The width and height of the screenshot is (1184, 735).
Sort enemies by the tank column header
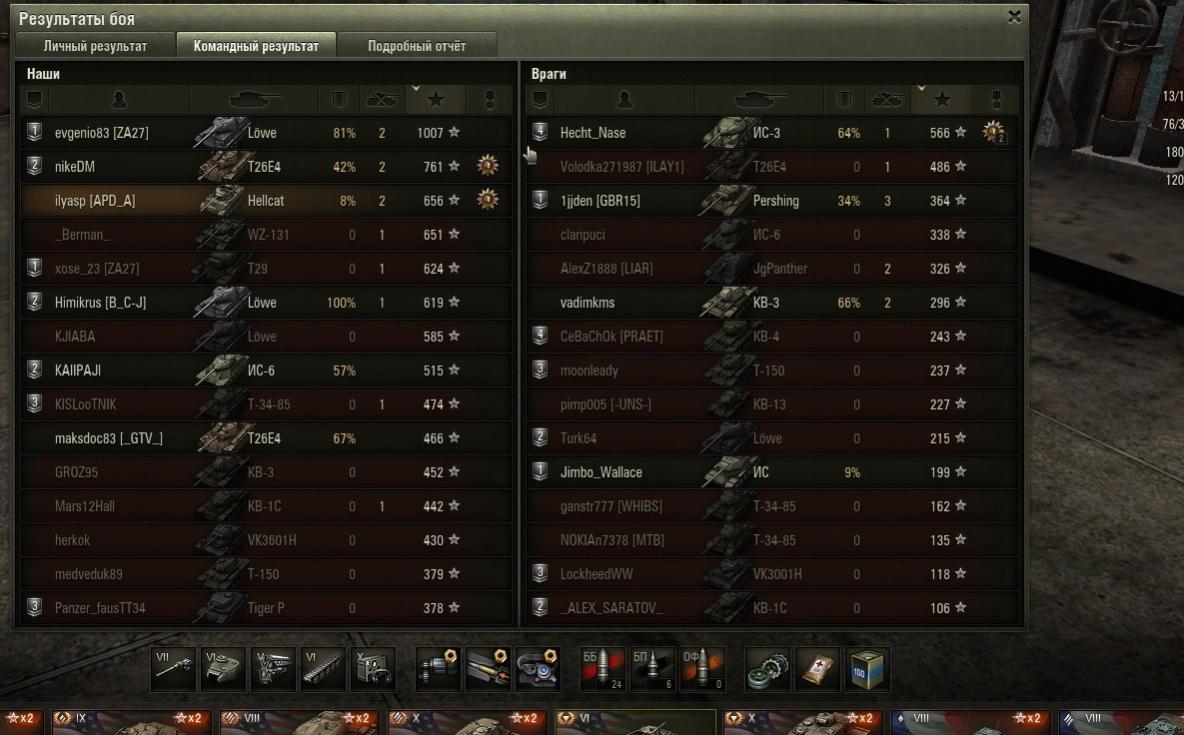pyautogui.click(x=760, y=99)
